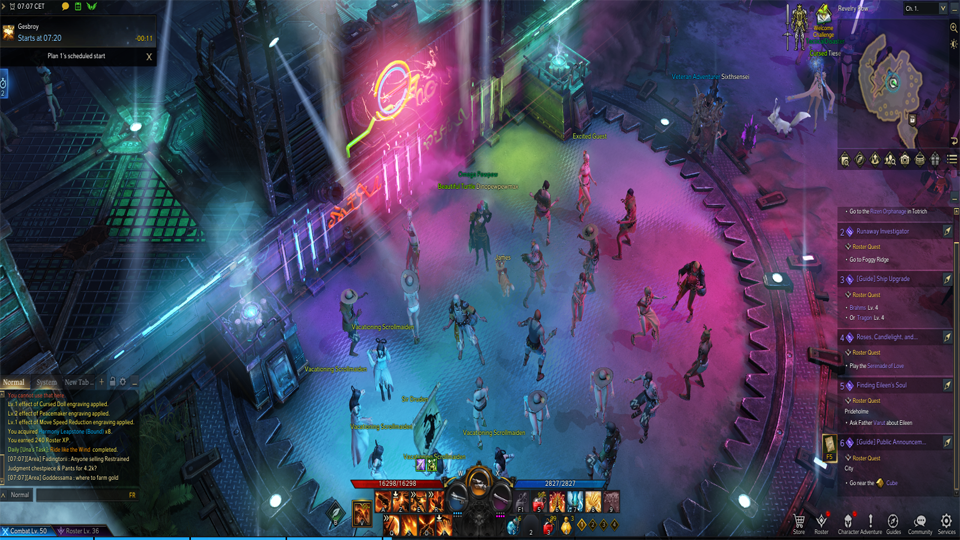Open the Store menu
The height and width of the screenshot is (540, 960).
click(799, 521)
